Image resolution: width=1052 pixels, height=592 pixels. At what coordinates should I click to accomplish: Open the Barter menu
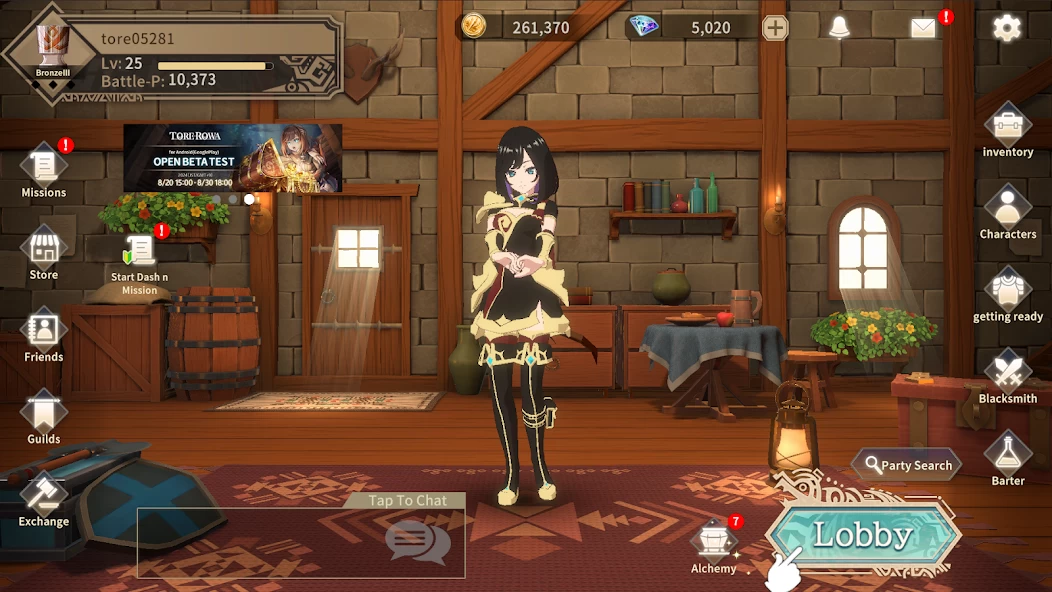[1007, 456]
